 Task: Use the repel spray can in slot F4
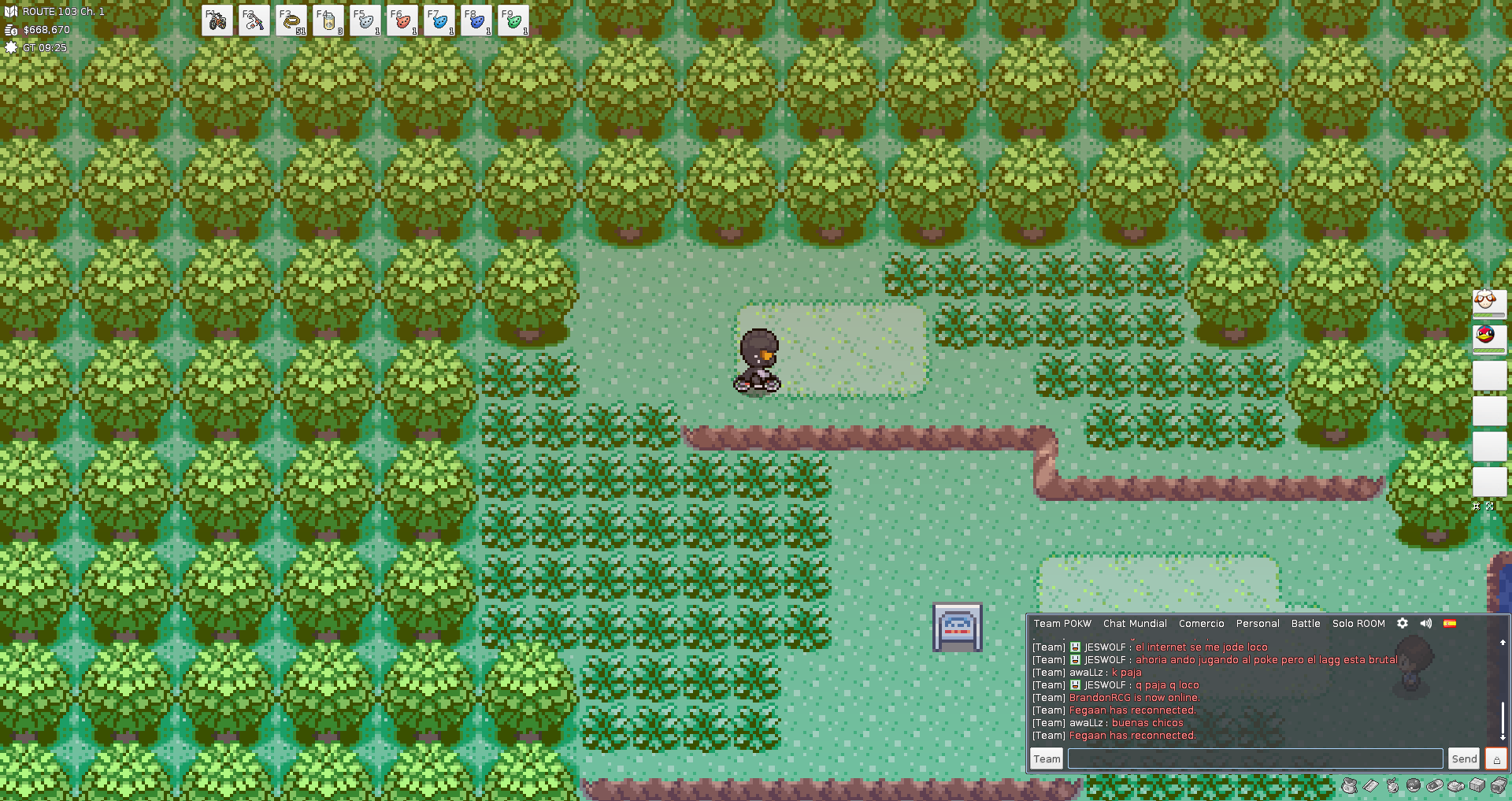328,20
